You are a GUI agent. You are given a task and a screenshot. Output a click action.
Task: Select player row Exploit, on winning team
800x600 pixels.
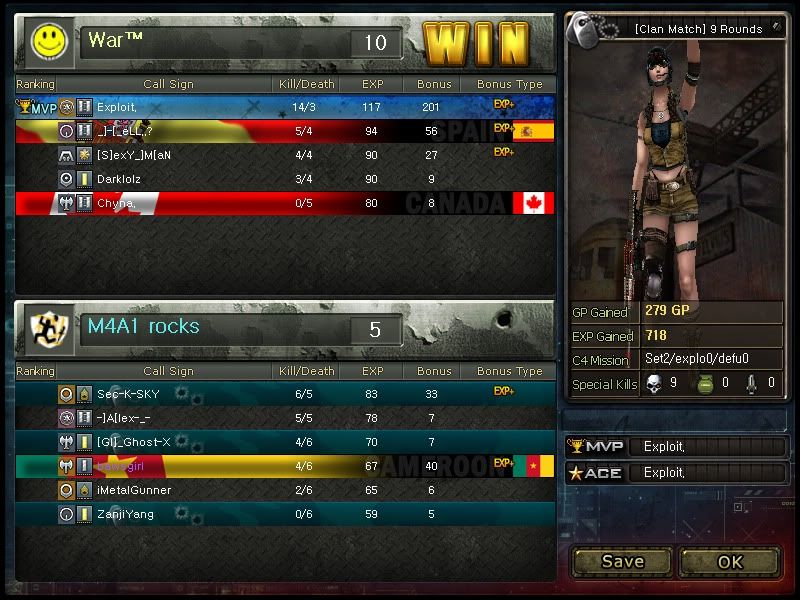coord(285,106)
